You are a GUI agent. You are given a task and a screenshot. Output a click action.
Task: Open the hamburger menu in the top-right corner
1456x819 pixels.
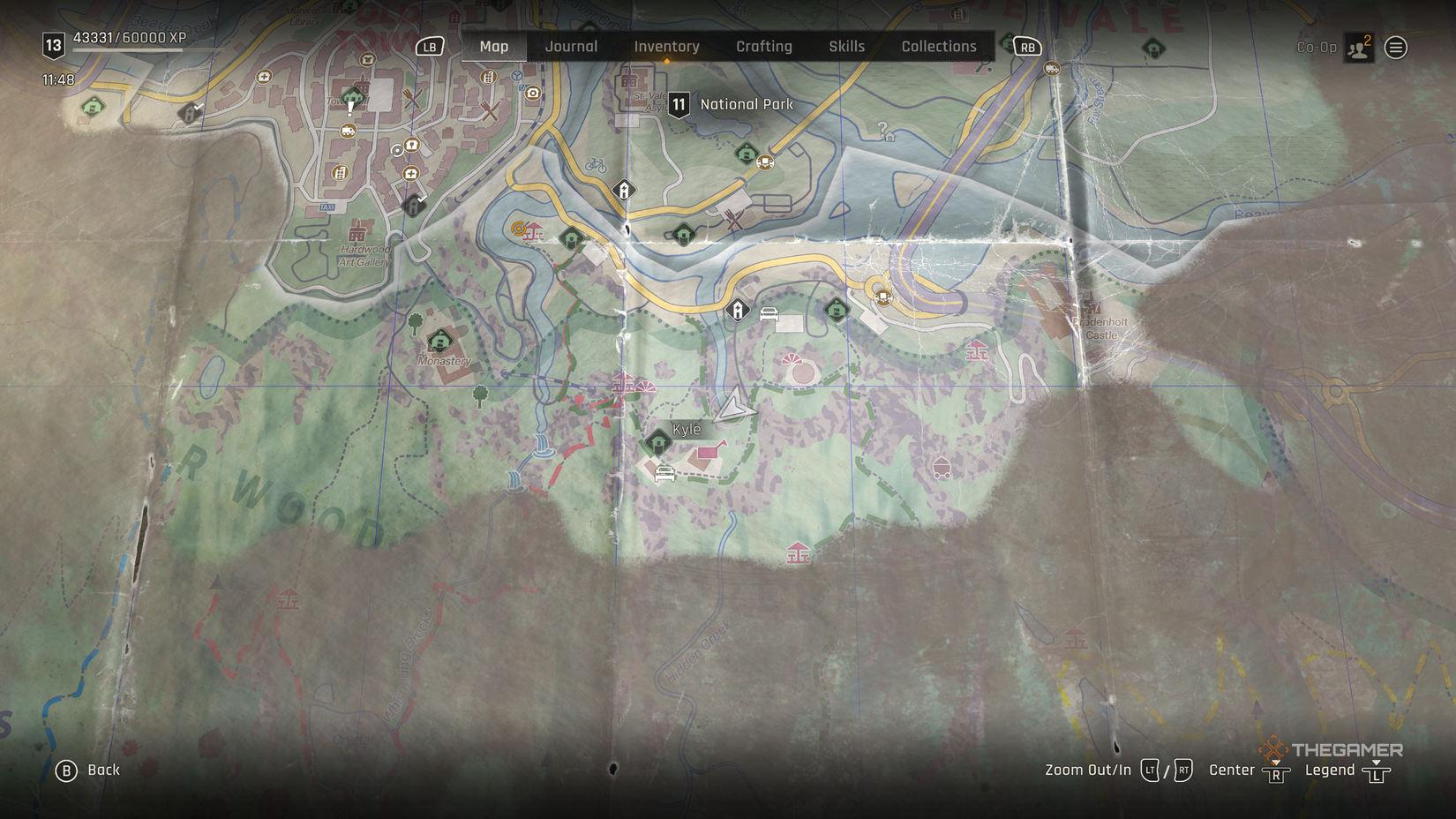pos(1395,46)
